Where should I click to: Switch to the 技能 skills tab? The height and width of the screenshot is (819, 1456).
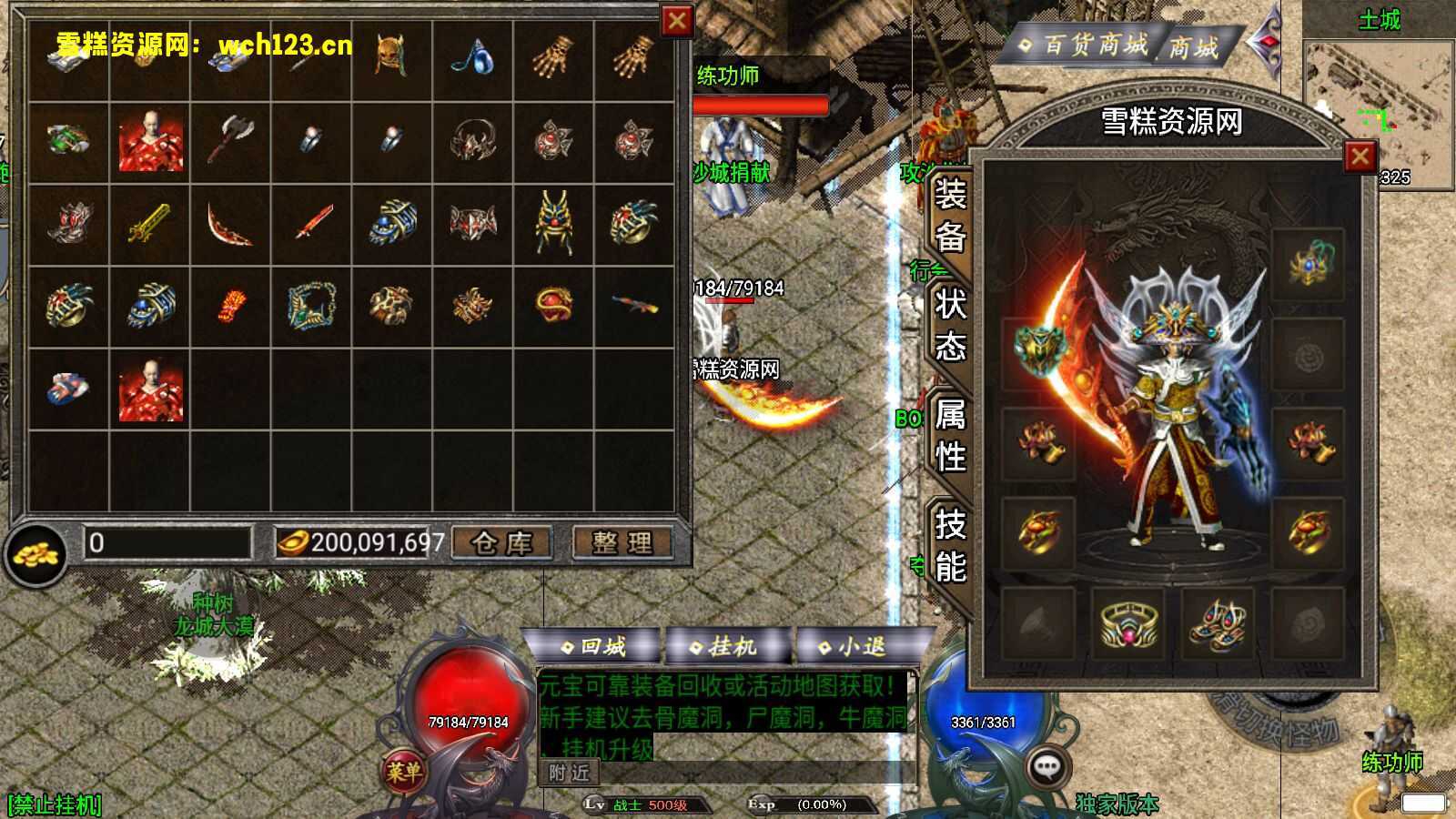[950, 545]
